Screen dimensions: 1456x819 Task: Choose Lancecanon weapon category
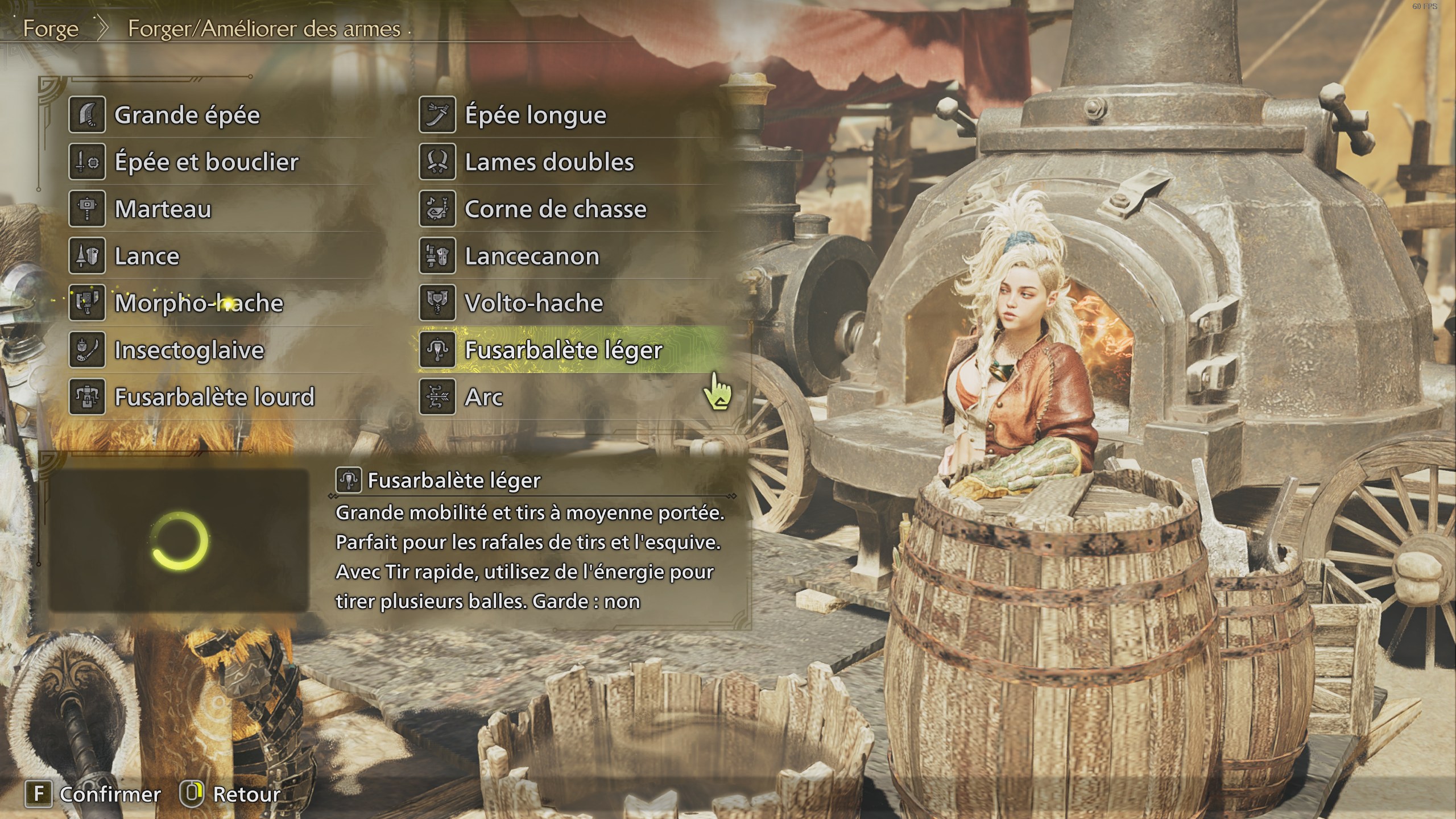[532, 257]
